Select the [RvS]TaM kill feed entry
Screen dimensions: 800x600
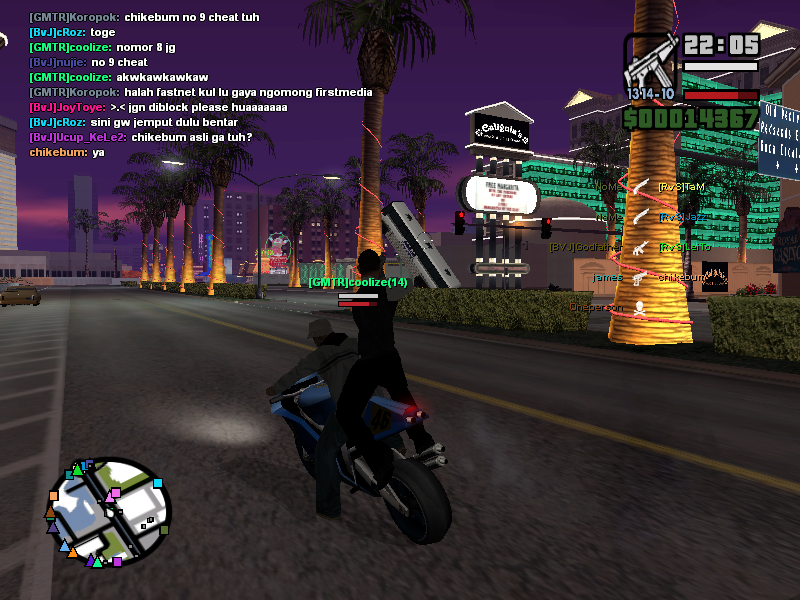(682, 187)
